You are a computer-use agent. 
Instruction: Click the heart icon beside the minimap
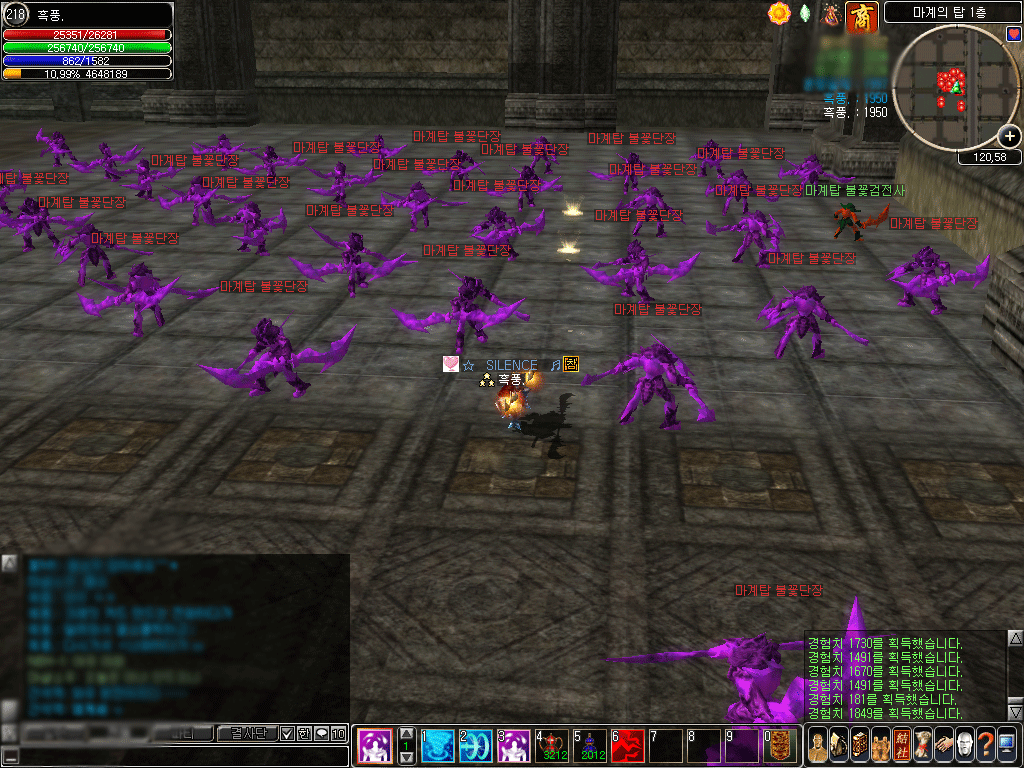pos(1013,34)
